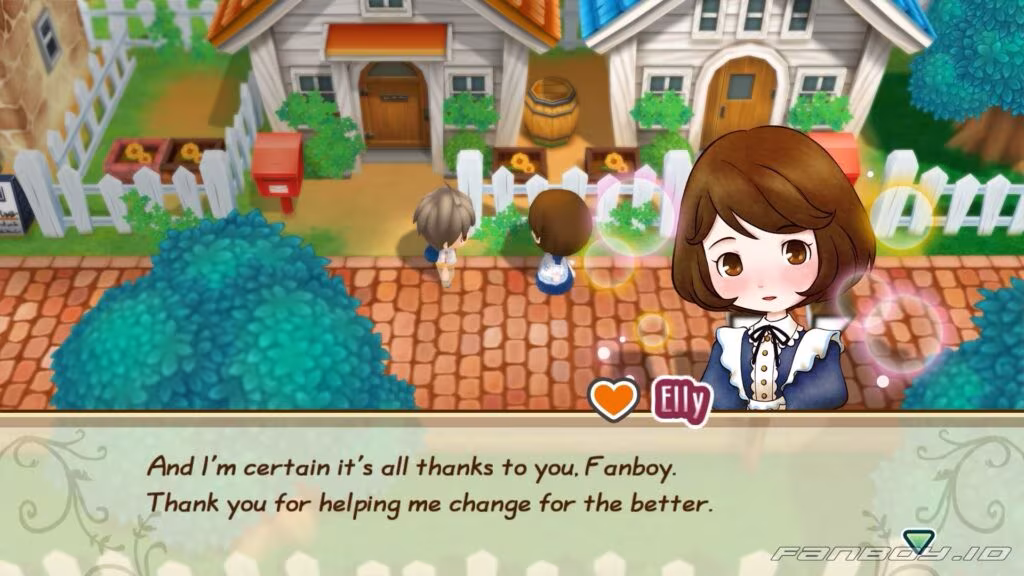Click the orange heart affection icon

point(613,400)
